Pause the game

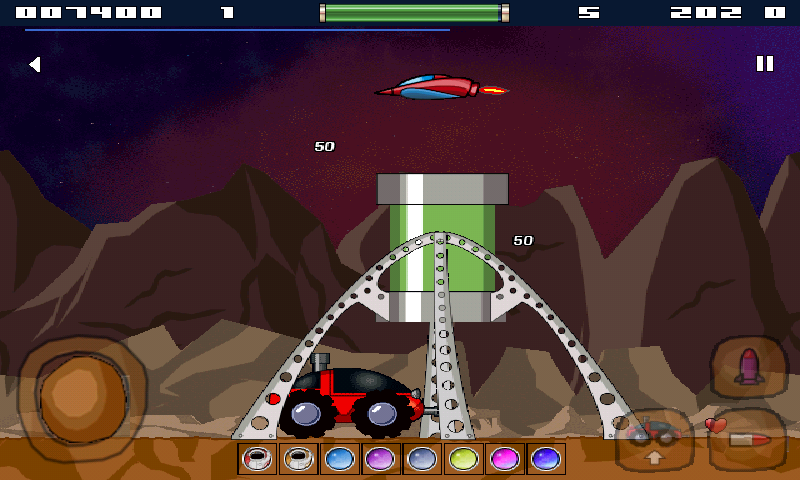[x=765, y=64]
